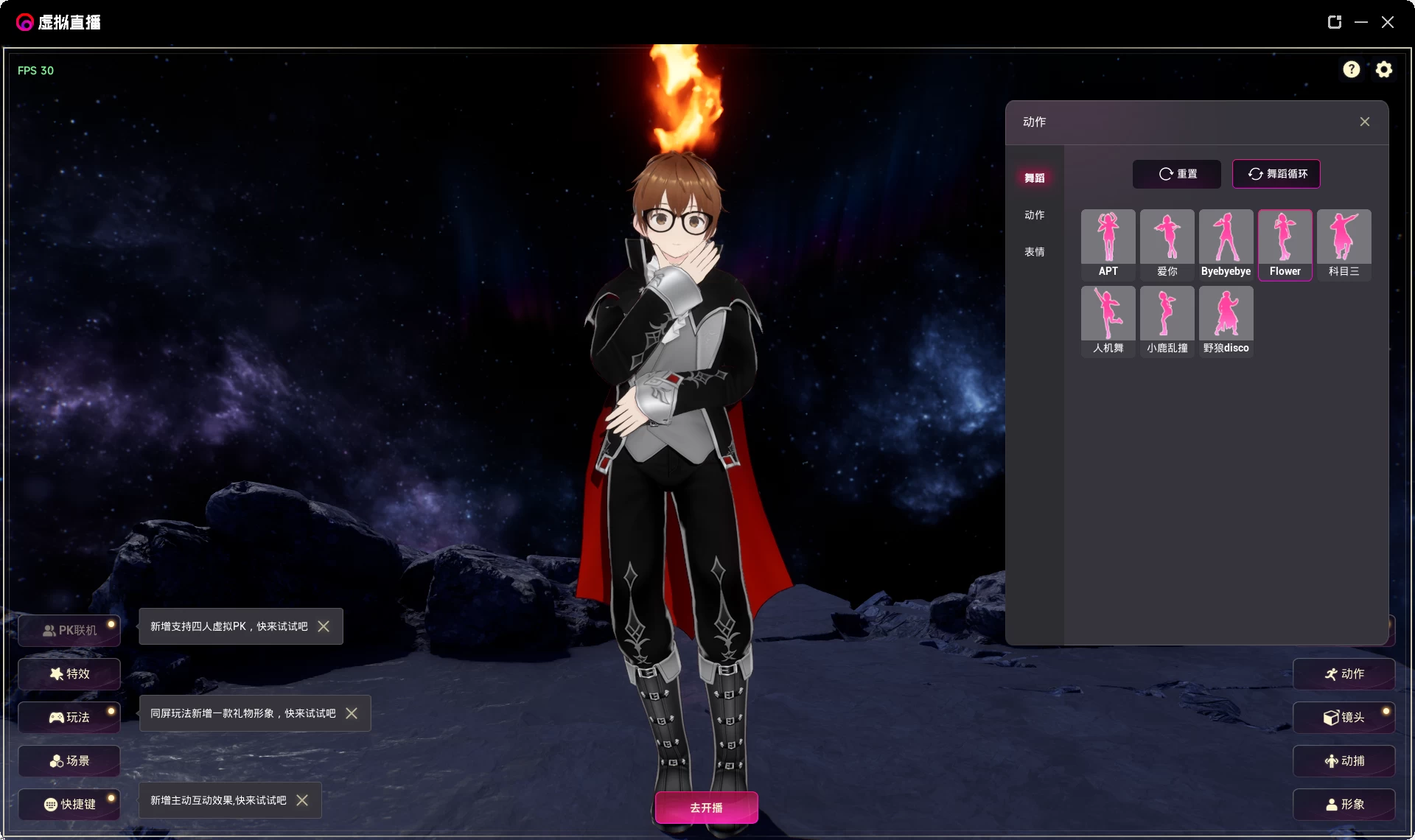The image size is (1415, 840).
Task: Close the 动作 panel
Action: click(x=1364, y=121)
